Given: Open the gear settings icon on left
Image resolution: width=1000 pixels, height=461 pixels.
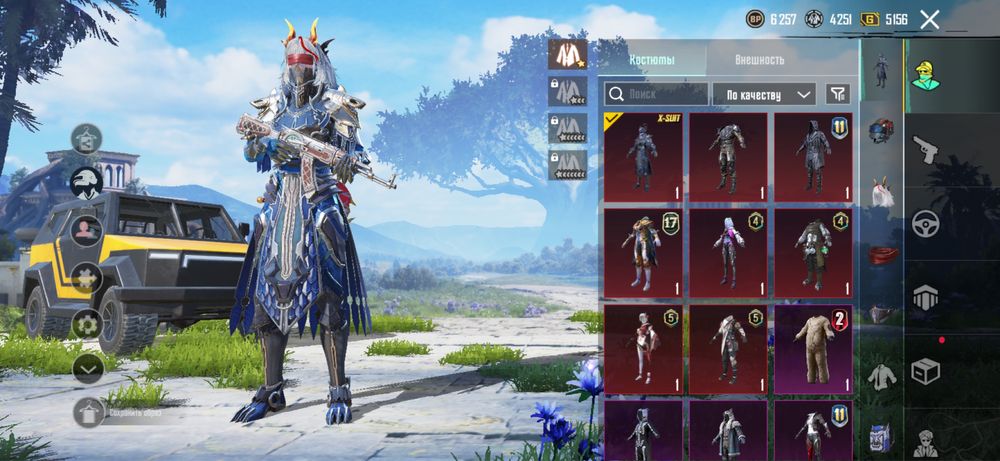Looking at the screenshot, I should point(87,324).
